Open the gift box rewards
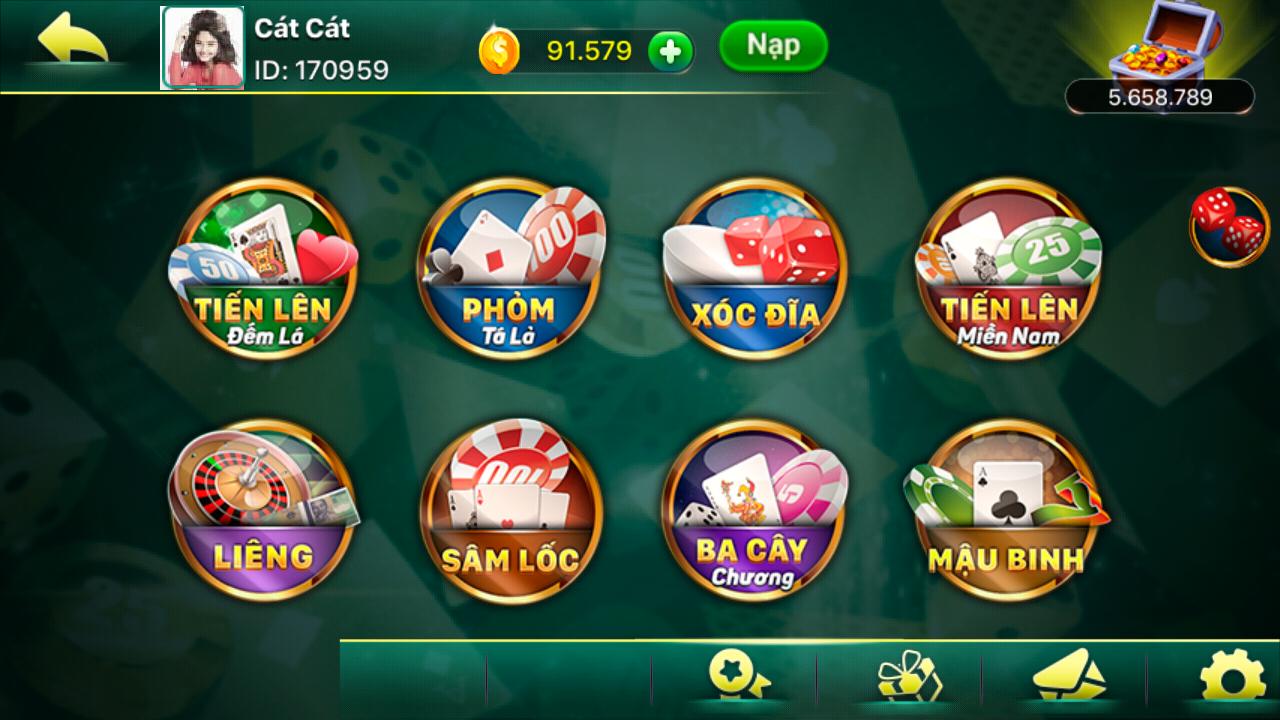Screen dimensions: 1280x720 [908, 678]
